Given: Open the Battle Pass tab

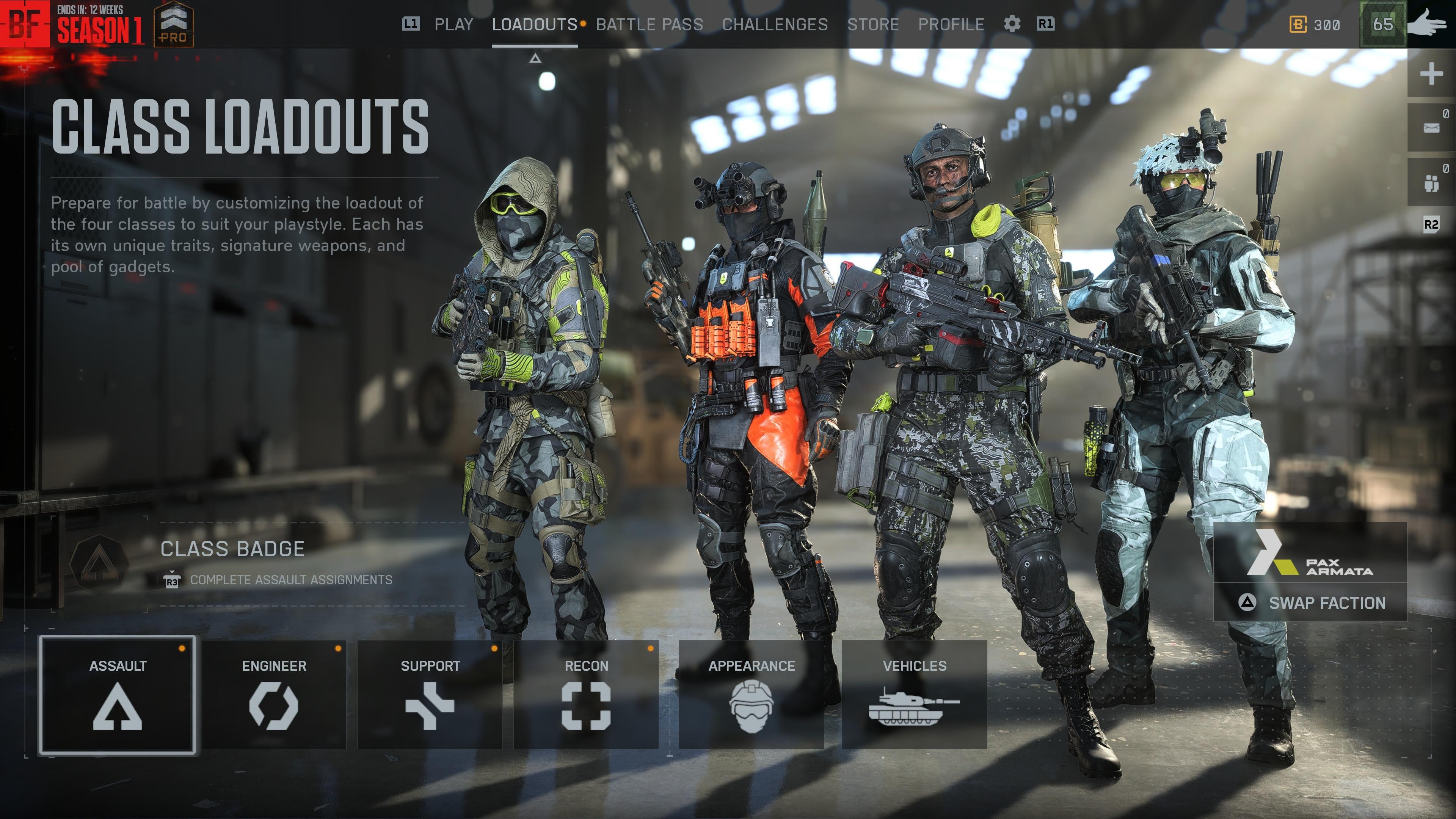Looking at the screenshot, I should pyautogui.click(x=650, y=24).
